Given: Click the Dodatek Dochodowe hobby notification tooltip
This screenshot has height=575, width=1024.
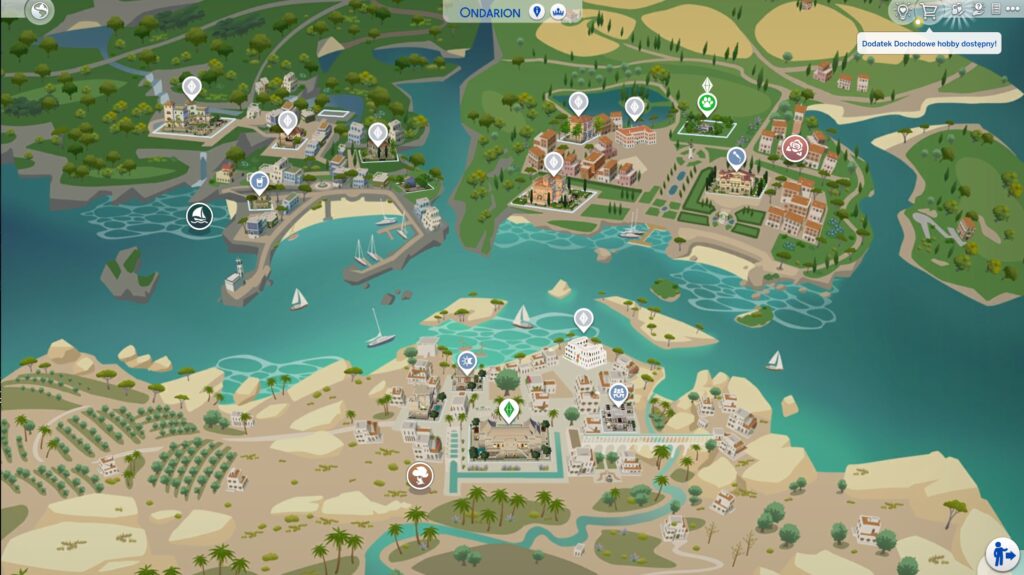Looking at the screenshot, I should click(929, 44).
